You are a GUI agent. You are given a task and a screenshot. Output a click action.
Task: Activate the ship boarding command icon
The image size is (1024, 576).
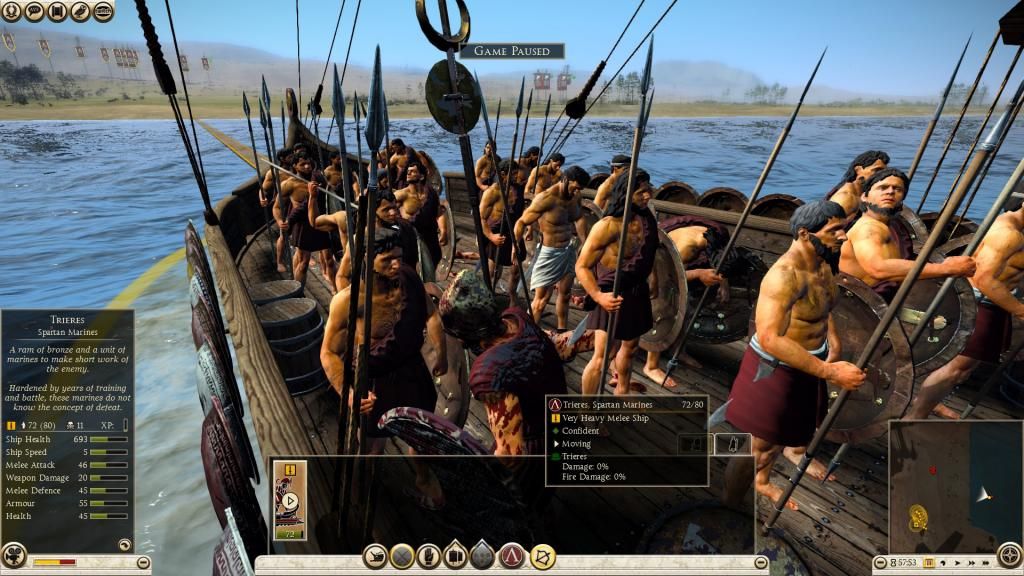click(376, 556)
